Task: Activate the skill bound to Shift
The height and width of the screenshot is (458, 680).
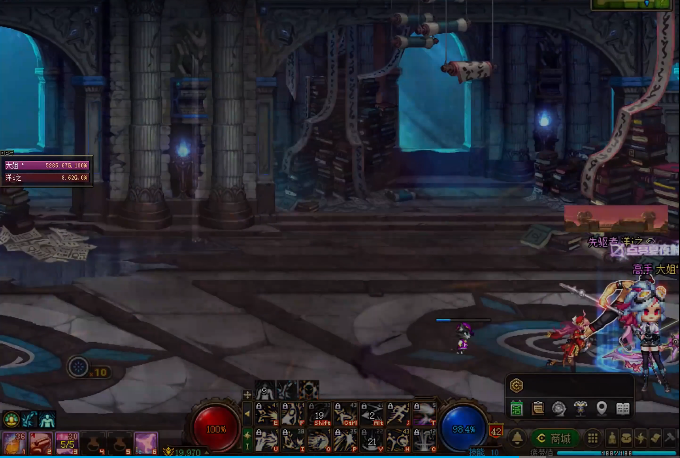Action: (x=320, y=414)
